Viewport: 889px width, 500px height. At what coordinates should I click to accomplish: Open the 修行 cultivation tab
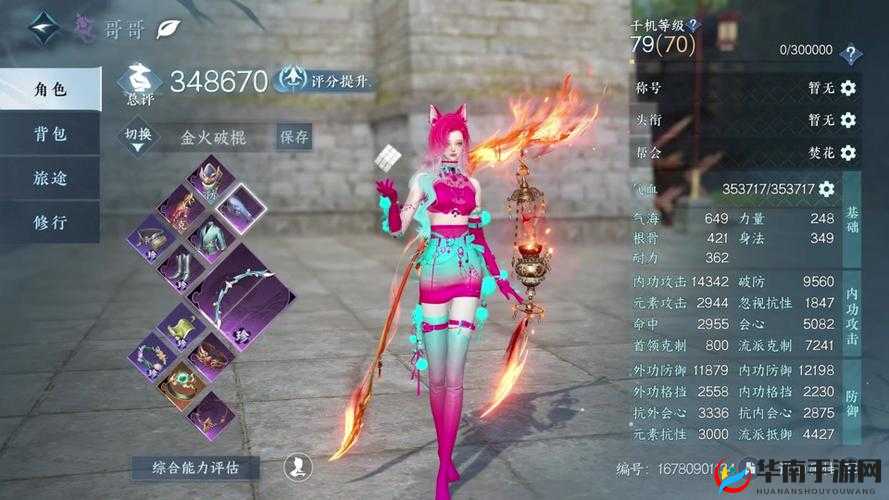50,221
